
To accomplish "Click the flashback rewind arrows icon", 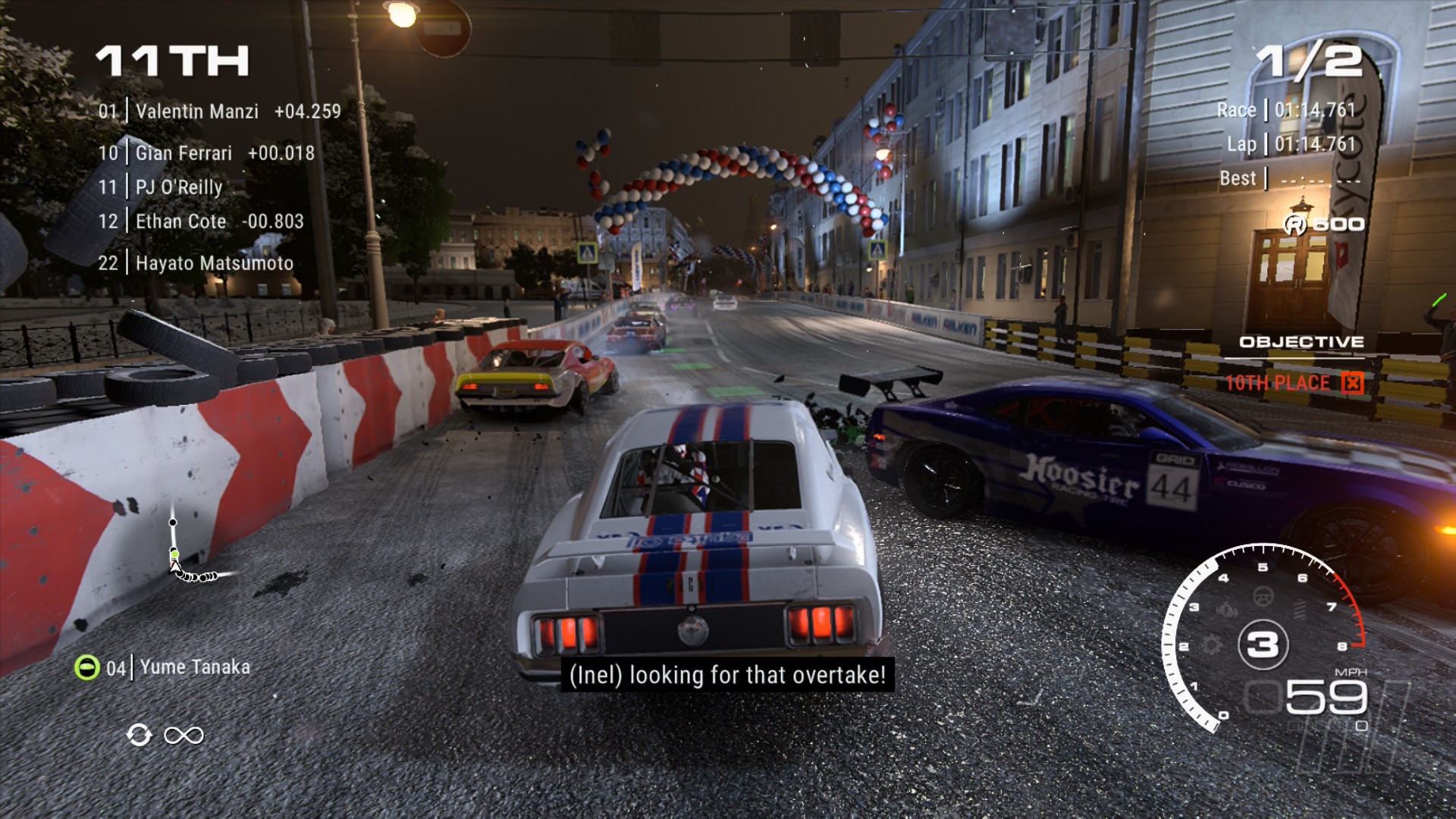I will click(140, 735).
